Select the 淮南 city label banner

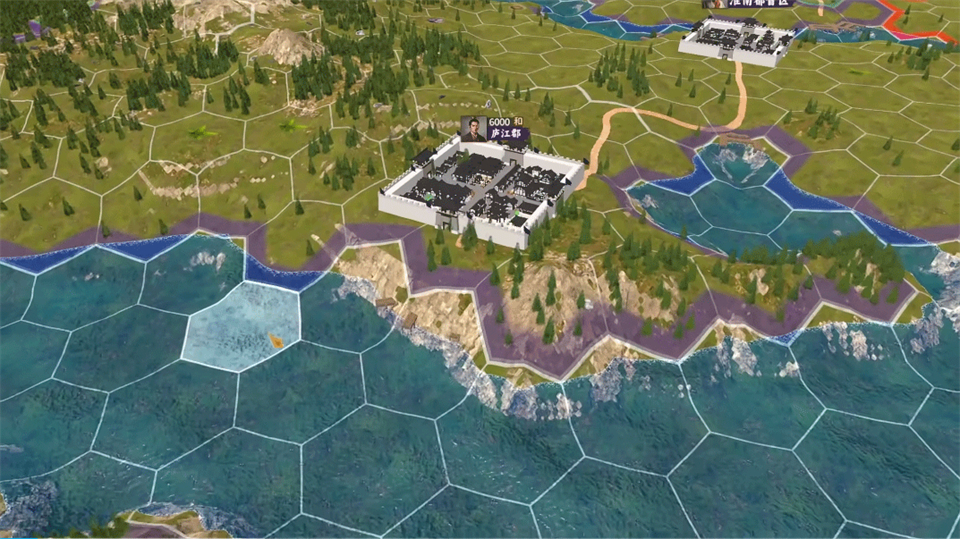point(750,4)
